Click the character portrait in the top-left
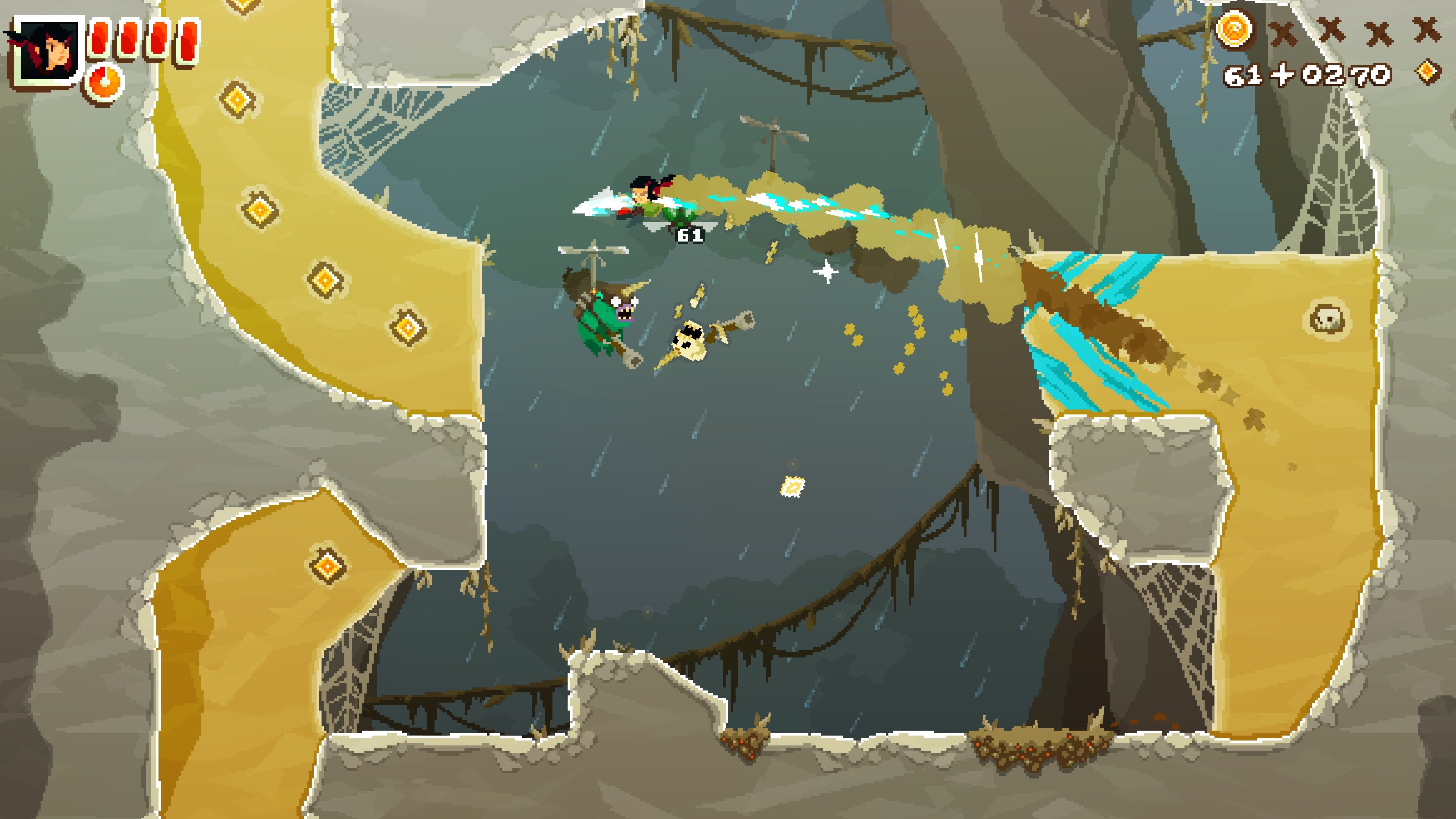This screenshot has height=819, width=1456. (48, 51)
